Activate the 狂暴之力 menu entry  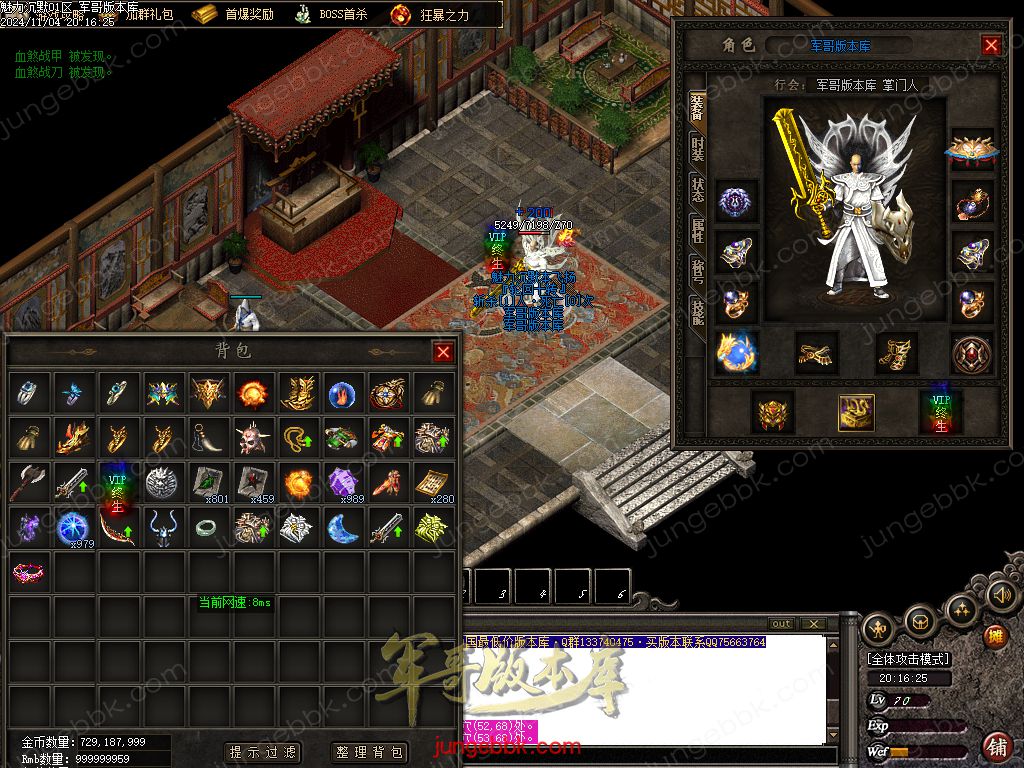(430, 15)
